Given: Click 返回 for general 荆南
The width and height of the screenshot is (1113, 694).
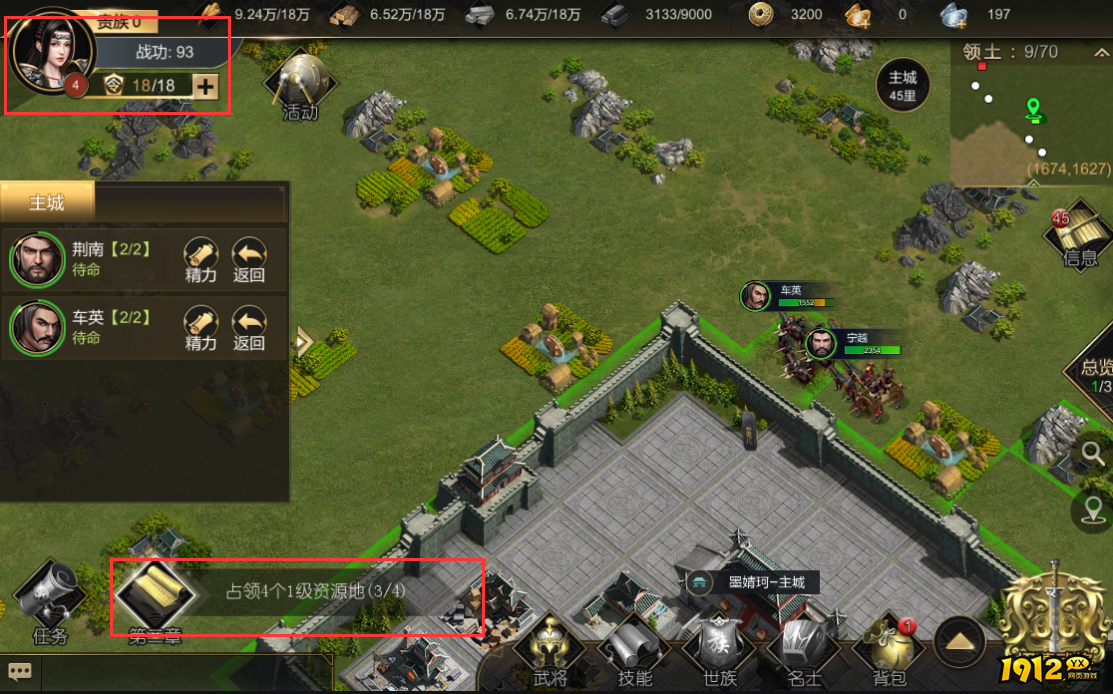Looking at the screenshot, I should pos(249,259).
